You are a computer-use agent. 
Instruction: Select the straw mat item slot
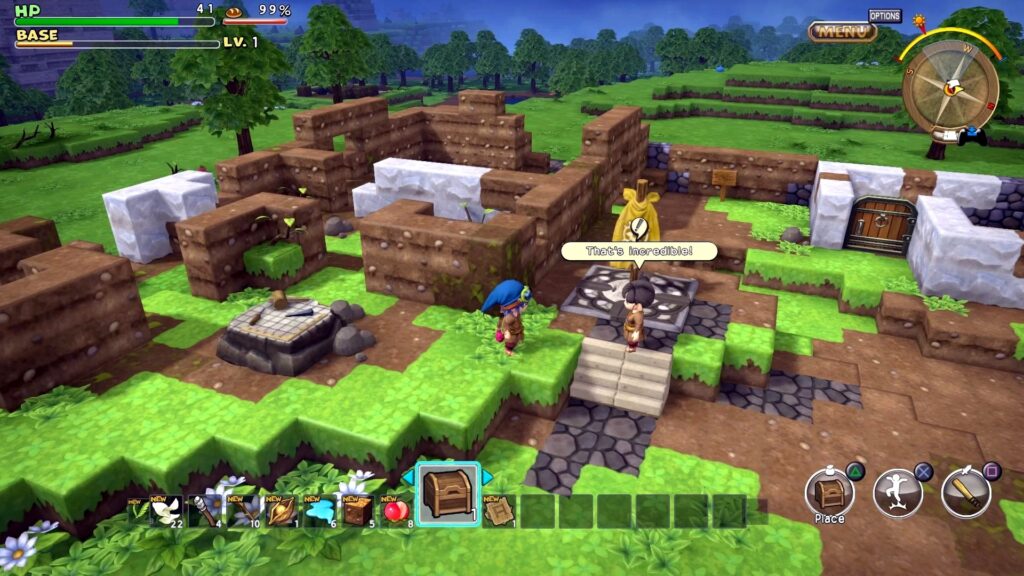498,511
